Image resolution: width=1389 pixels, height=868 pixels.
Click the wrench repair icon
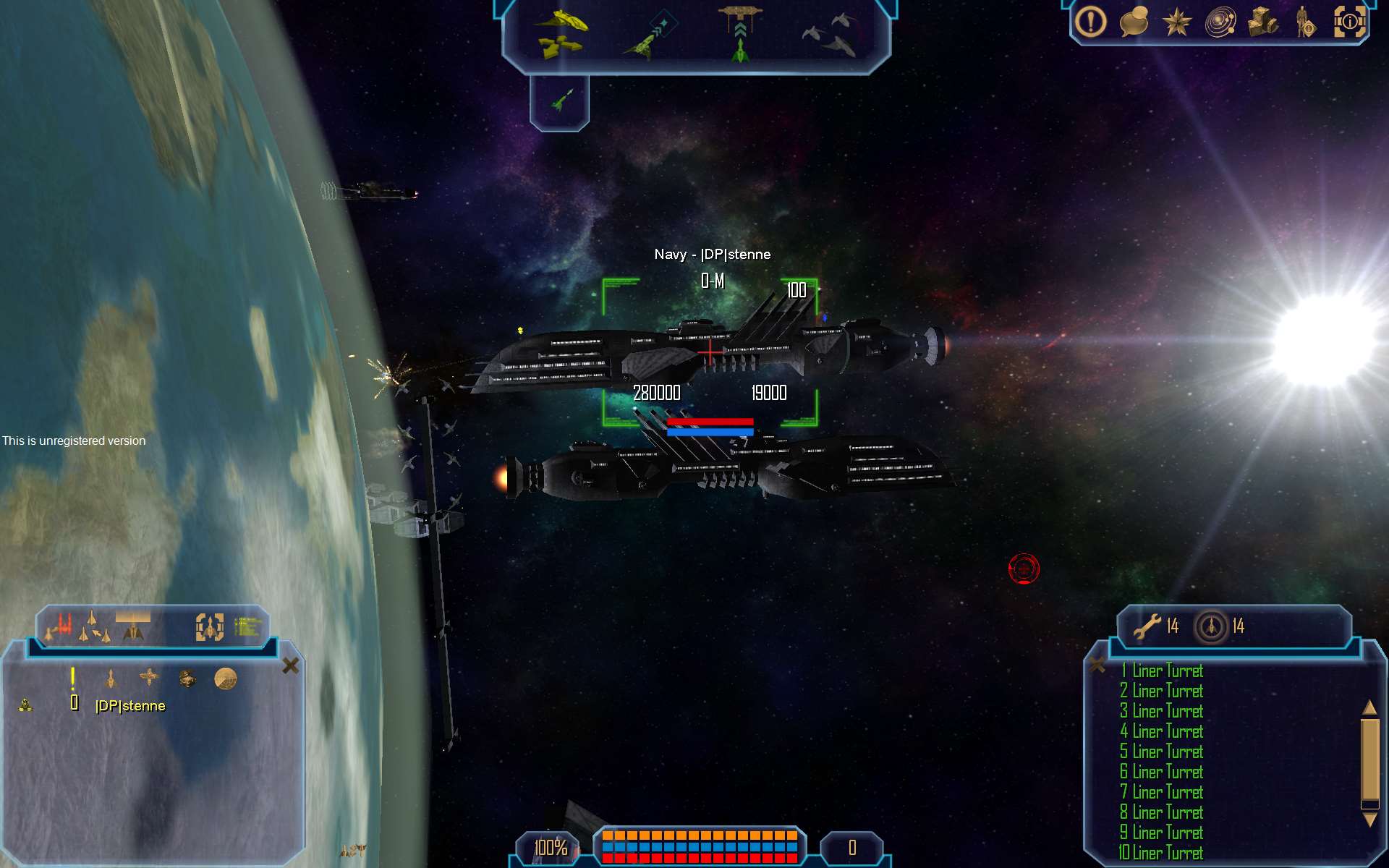[x=1147, y=626]
